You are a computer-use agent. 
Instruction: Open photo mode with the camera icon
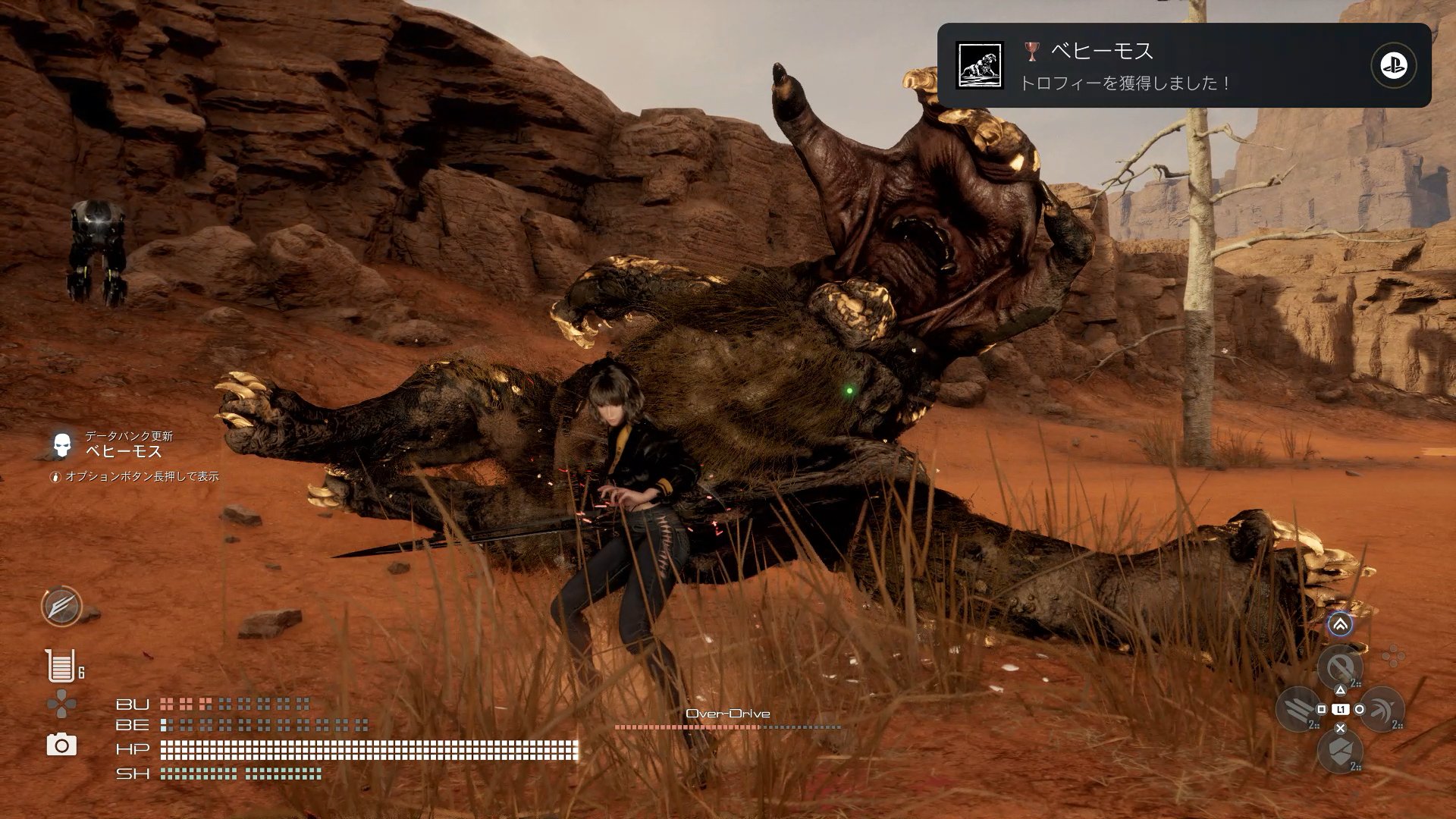pyautogui.click(x=61, y=745)
